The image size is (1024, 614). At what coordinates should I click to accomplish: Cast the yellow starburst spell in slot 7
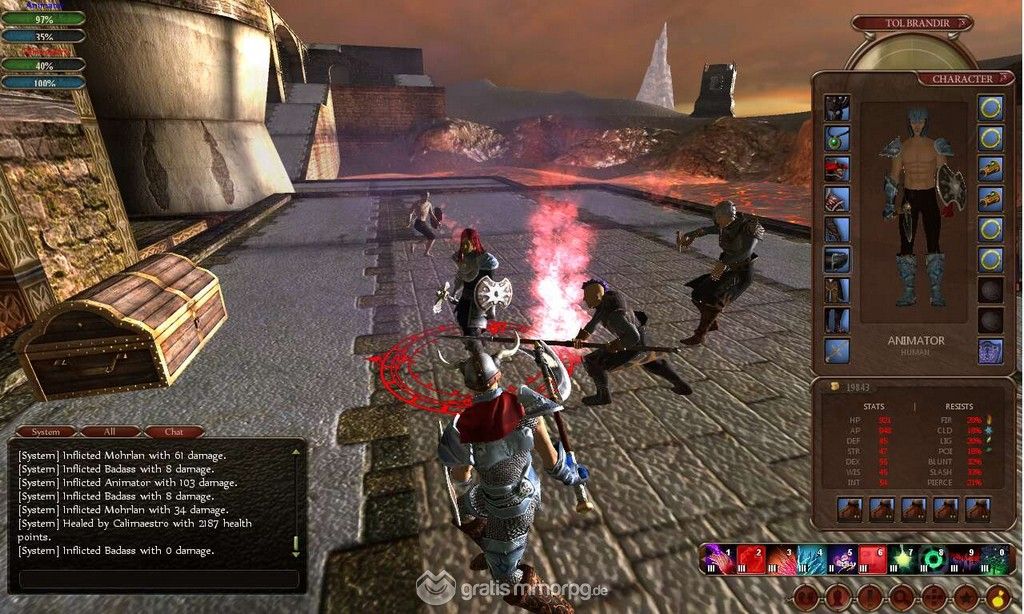tap(902, 559)
